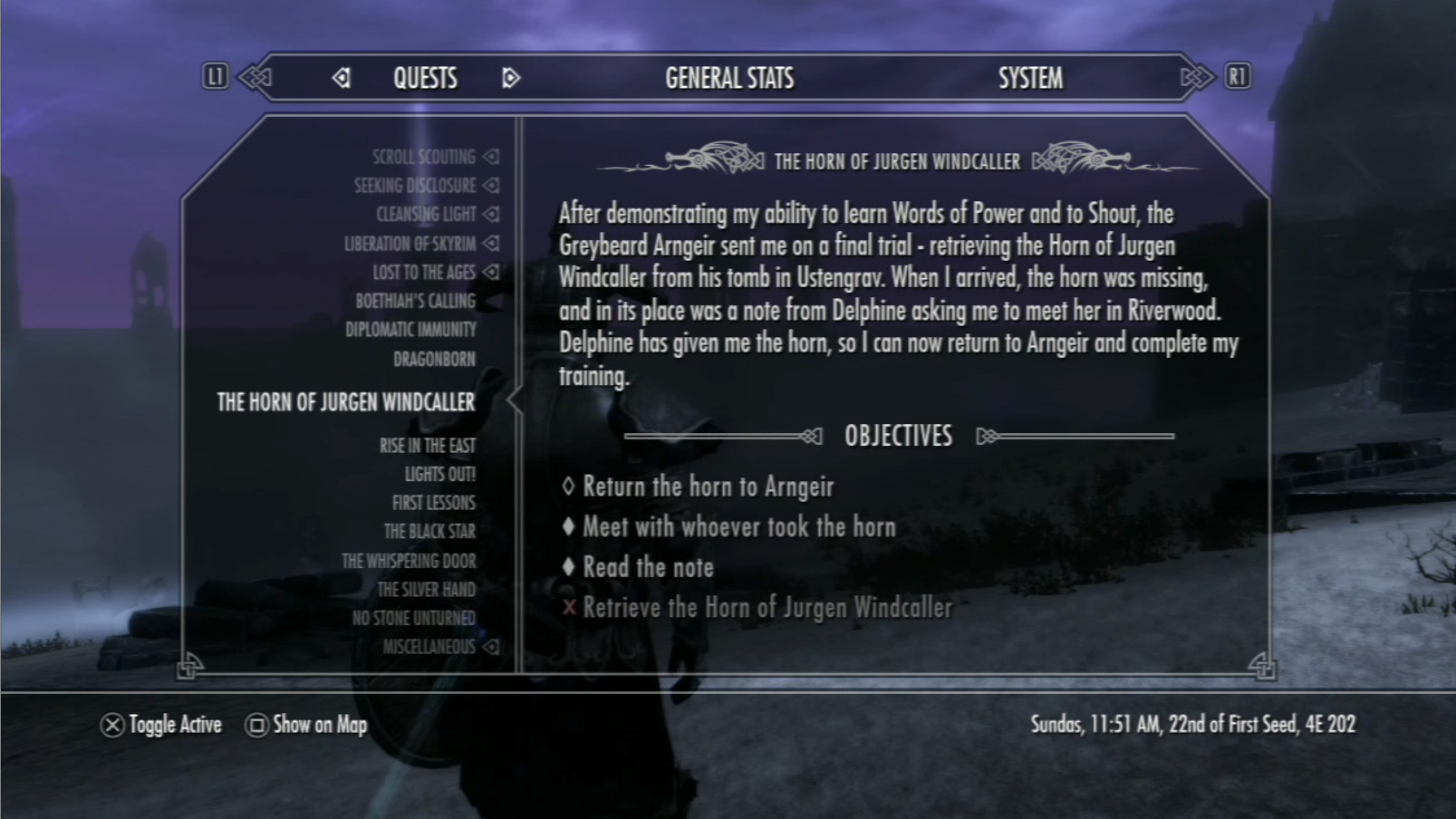Select The Silver Hand quest

pyautogui.click(x=426, y=590)
